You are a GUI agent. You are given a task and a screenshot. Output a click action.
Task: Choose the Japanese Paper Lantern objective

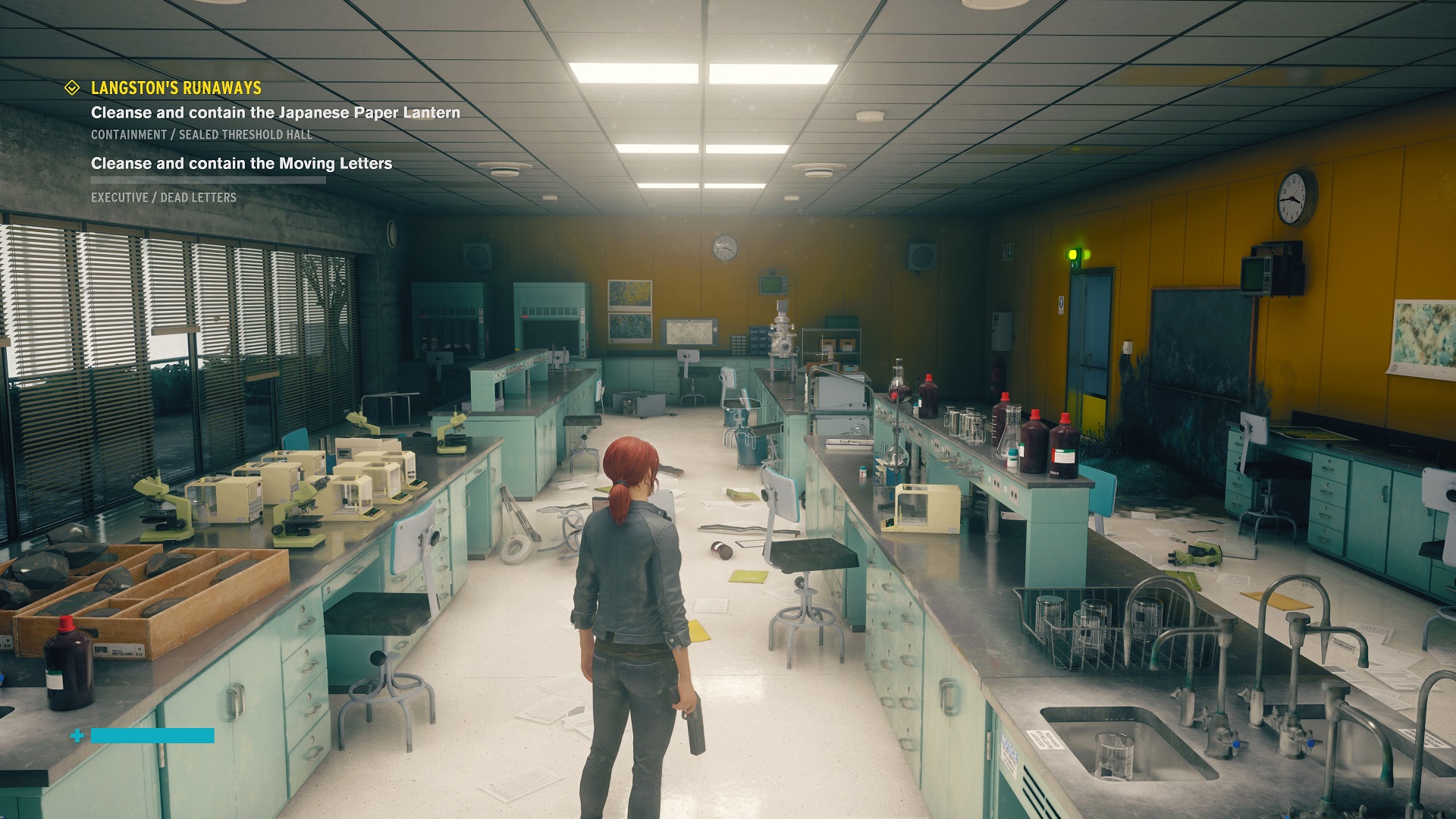coord(275,113)
